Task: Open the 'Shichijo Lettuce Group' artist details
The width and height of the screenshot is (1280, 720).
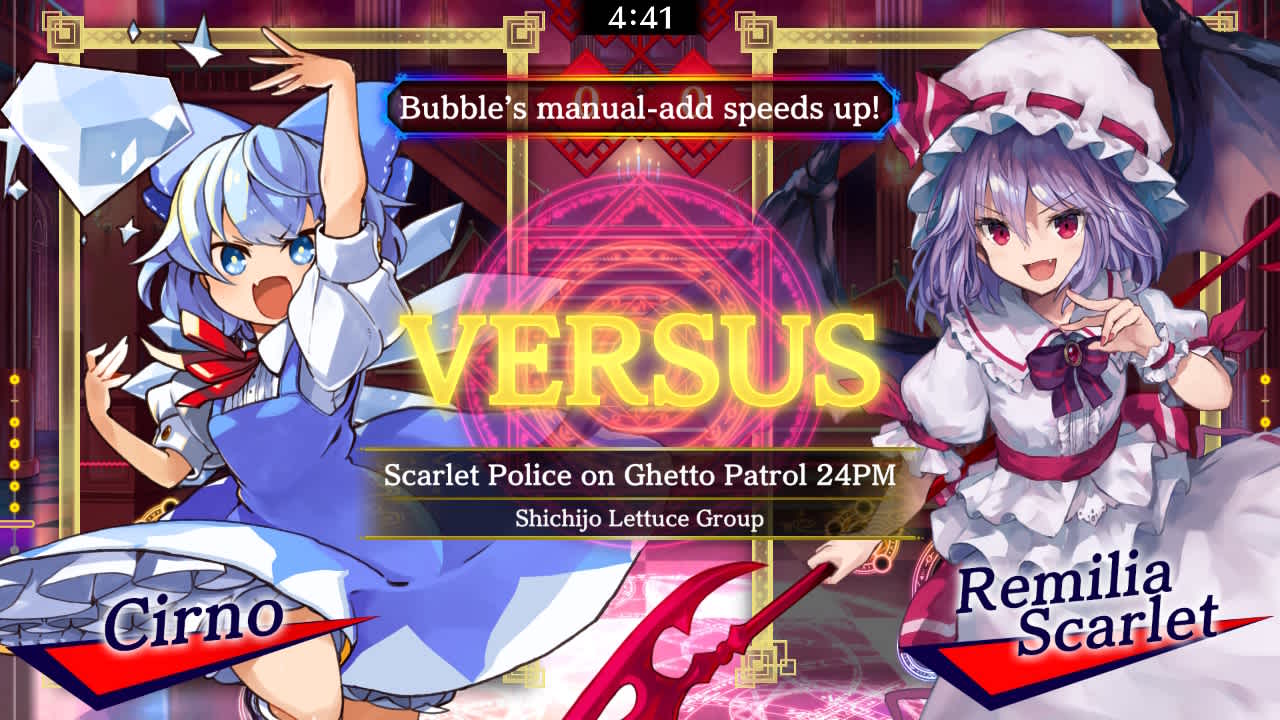Action: pos(640,517)
